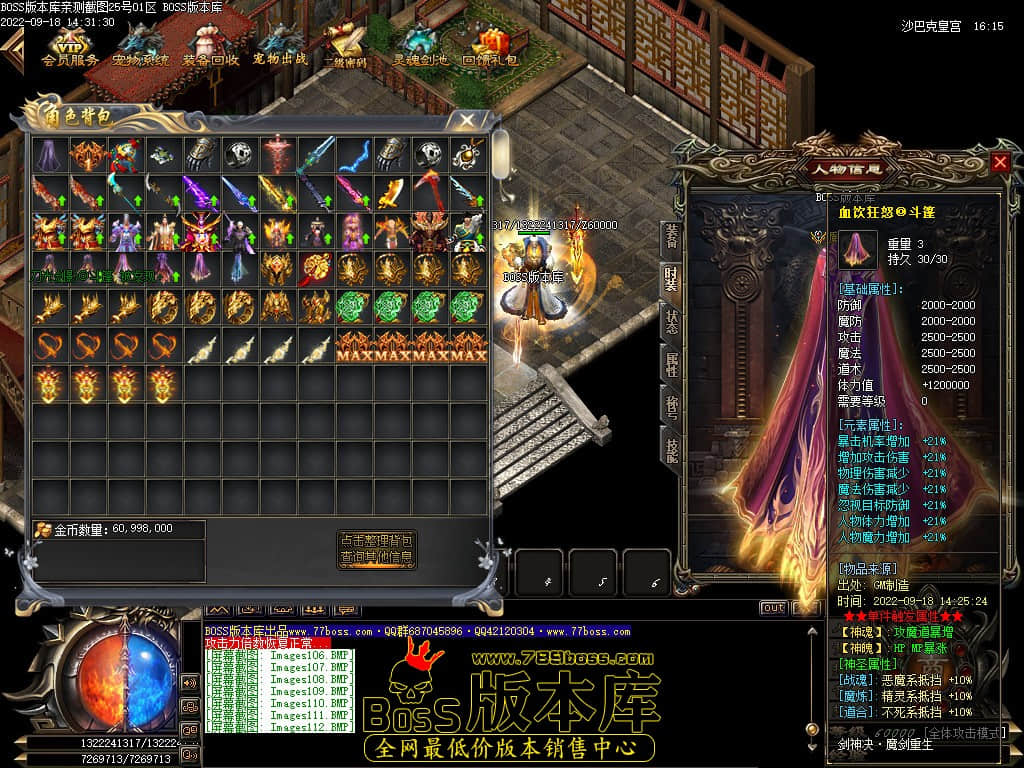Open the 状态 status tab

click(x=671, y=322)
